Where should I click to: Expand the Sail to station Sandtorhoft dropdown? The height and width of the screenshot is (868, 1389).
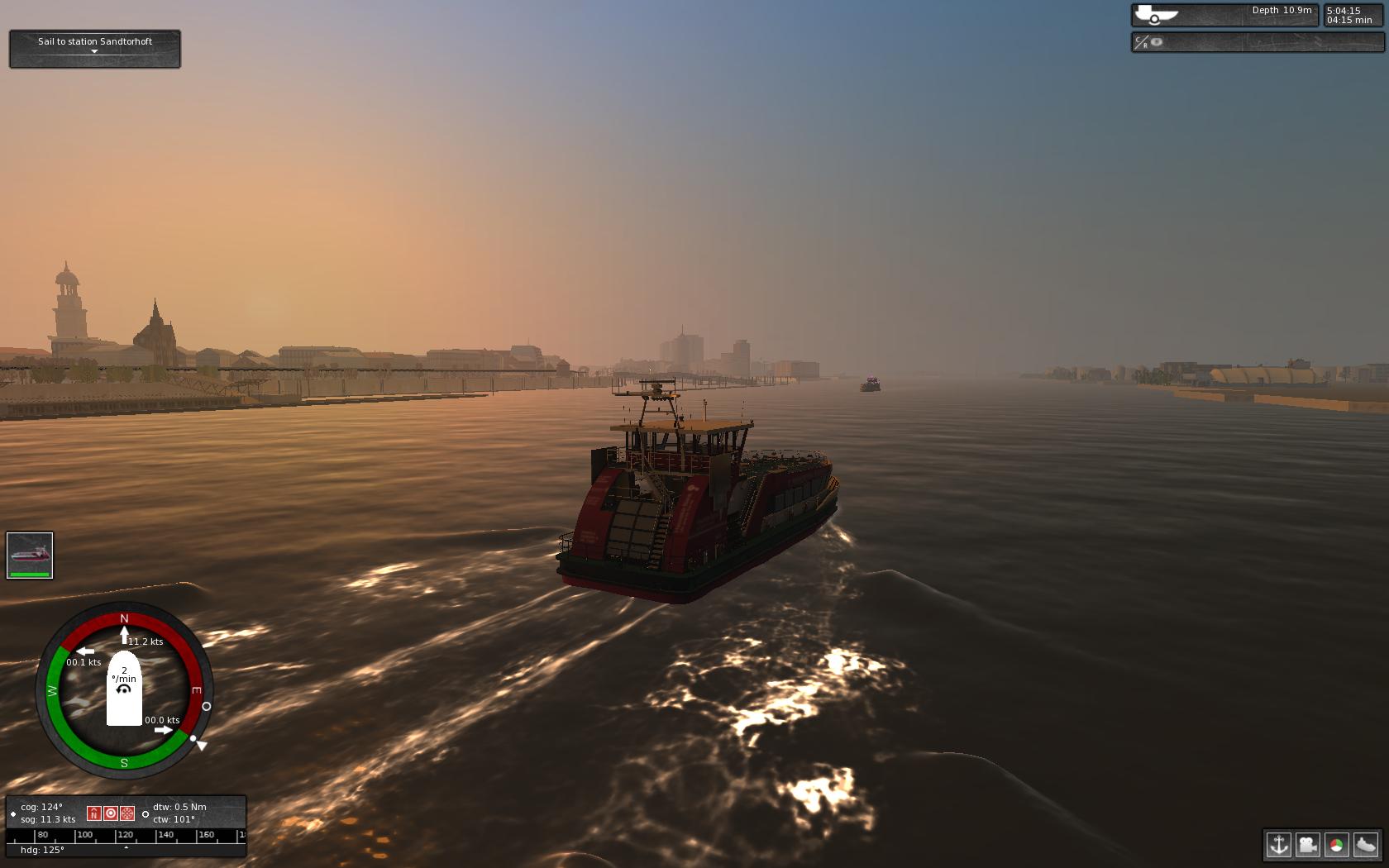(94, 50)
